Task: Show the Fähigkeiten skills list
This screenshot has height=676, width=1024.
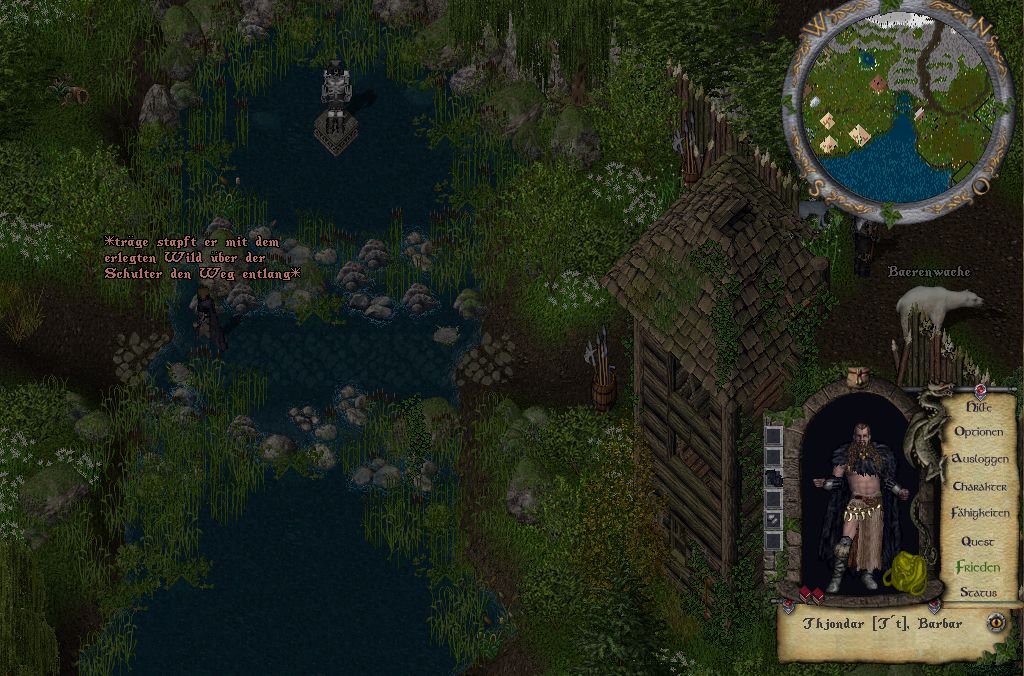Action: [x=979, y=513]
